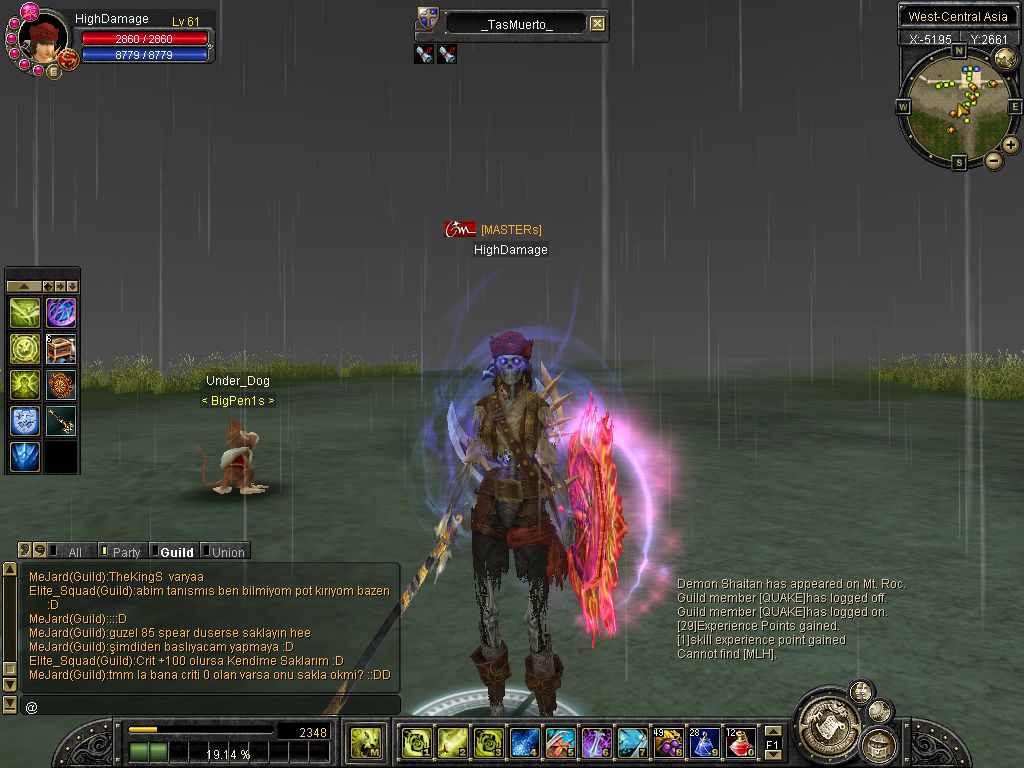Activate the purple-blue orb skill in side panel
Screen dimensions: 1024x768
(61, 313)
